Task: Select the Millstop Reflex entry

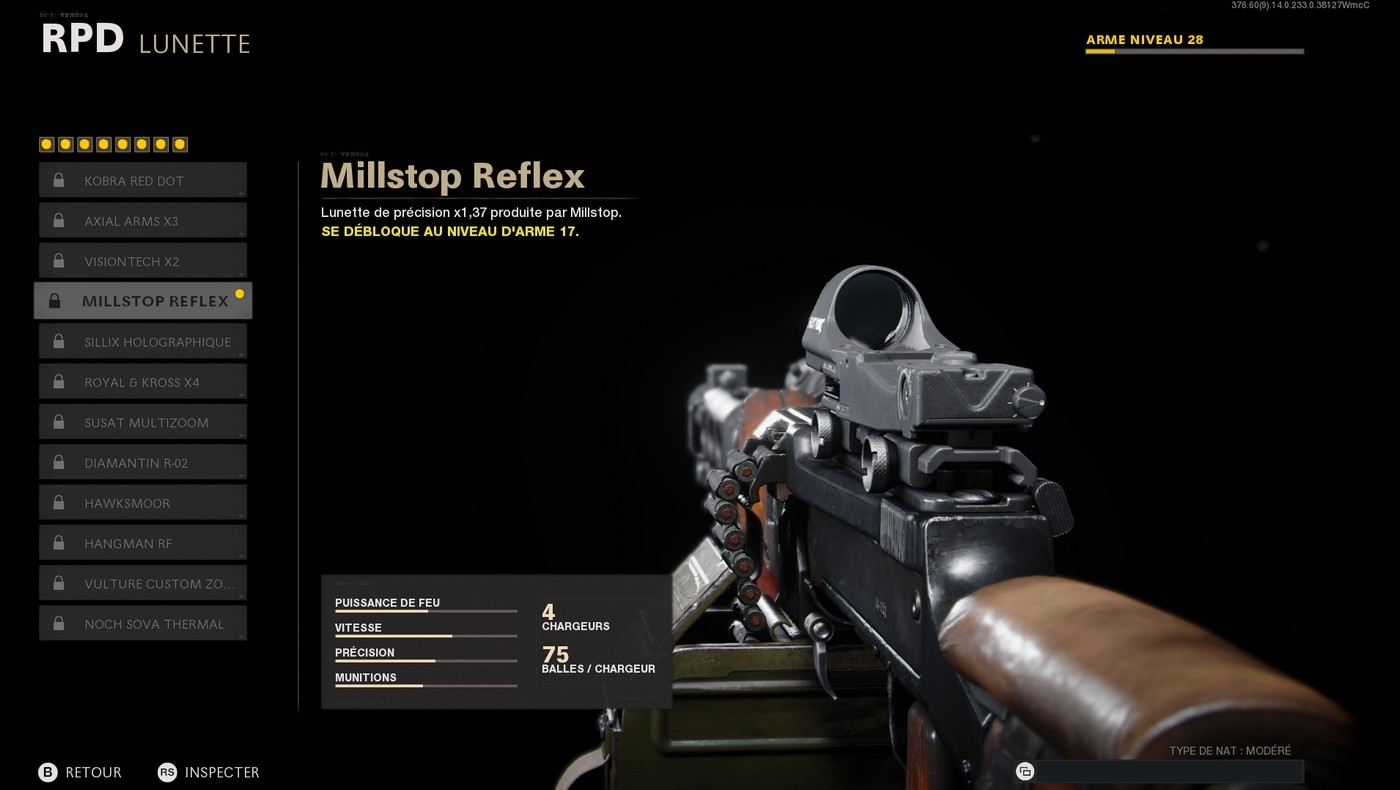Action: pos(143,301)
